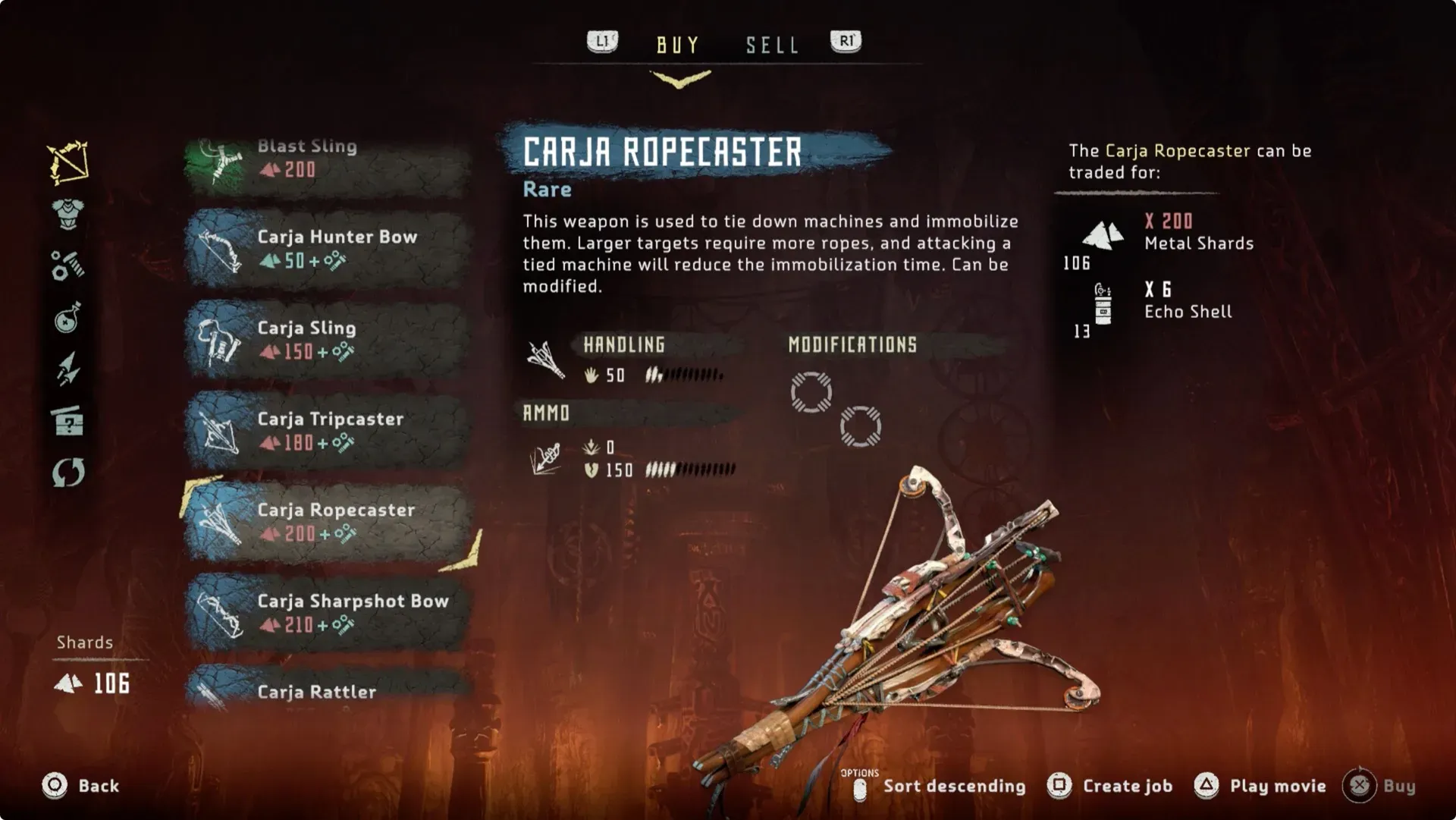Screen dimensions: 1456x820
Task: Open the outfits armor category
Action: coord(68,215)
